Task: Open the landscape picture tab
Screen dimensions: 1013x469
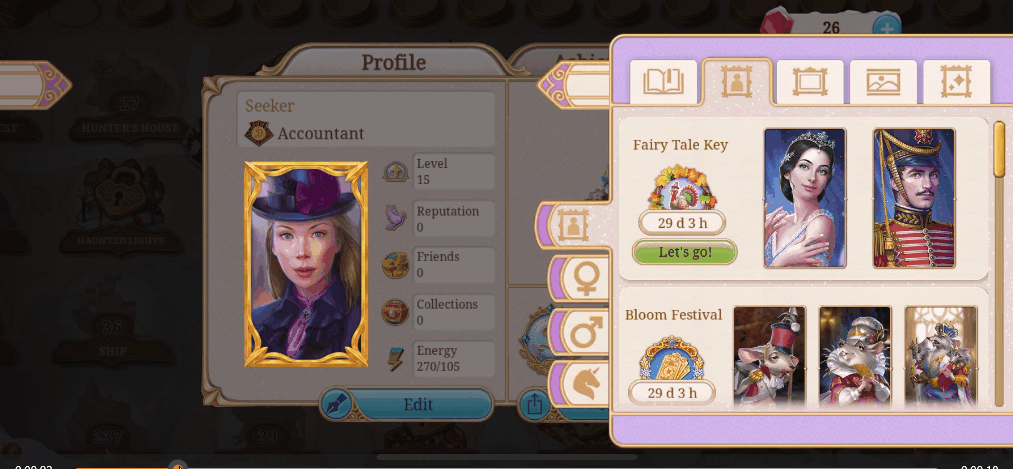Action: 883,81
